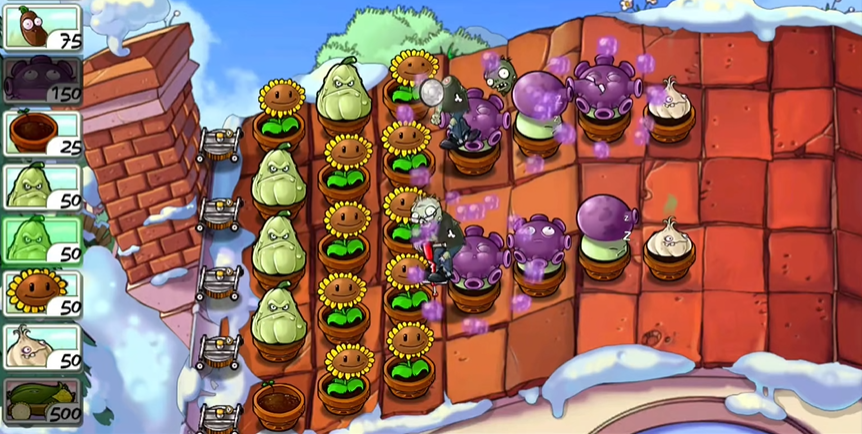Select the Sunflower seed packet
The width and height of the screenshot is (862, 434).
(x=42, y=293)
